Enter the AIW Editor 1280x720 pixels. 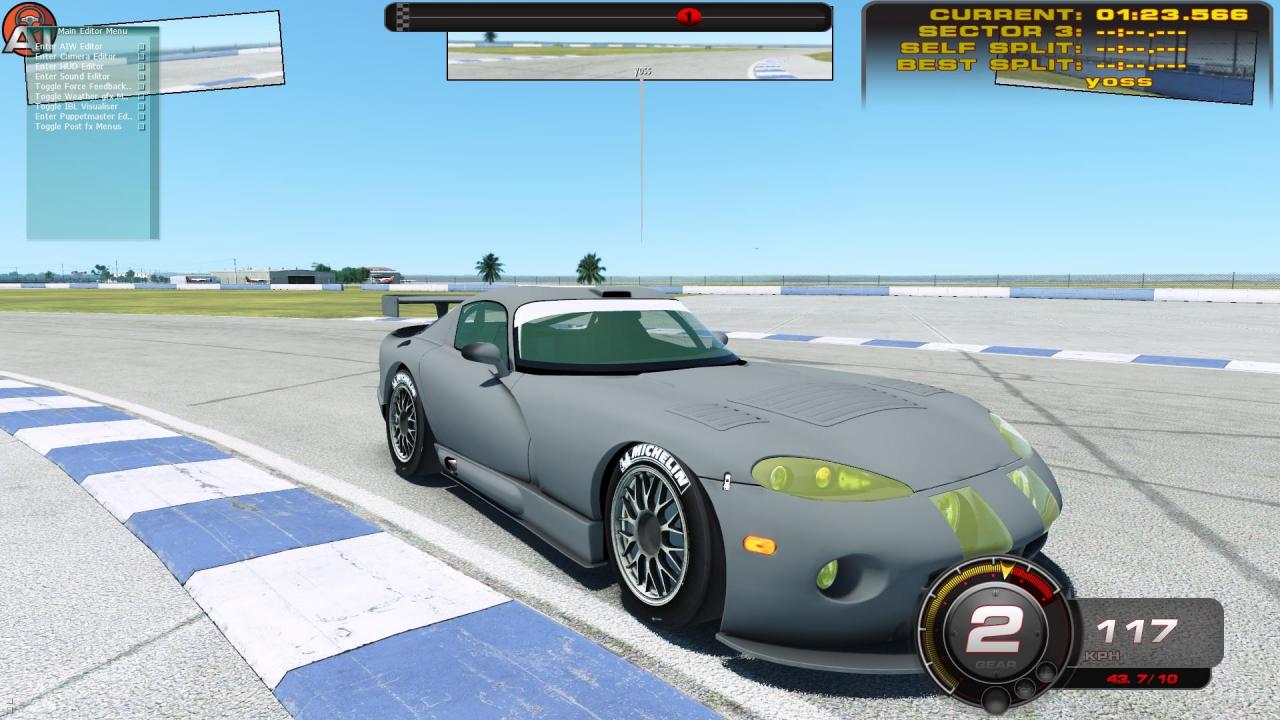pos(68,47)
